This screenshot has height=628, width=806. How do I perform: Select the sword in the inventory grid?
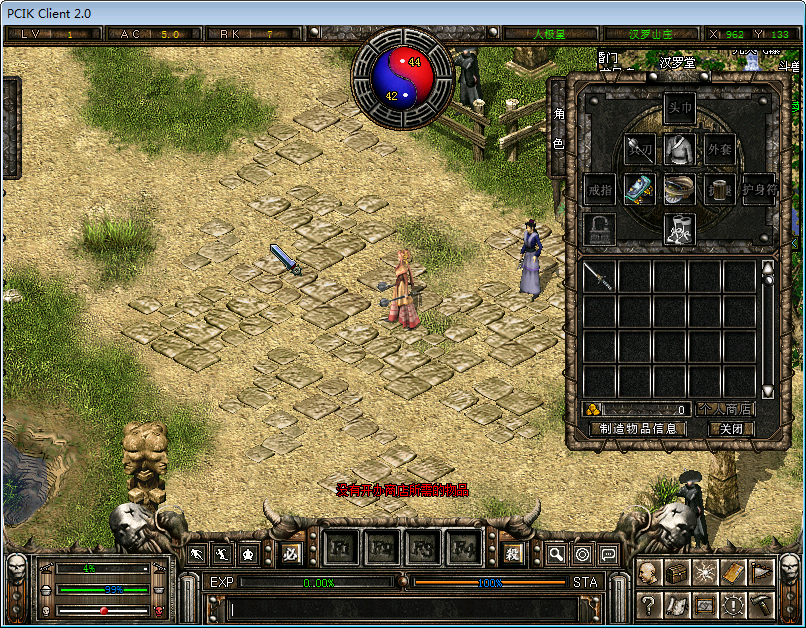(599, 277)
